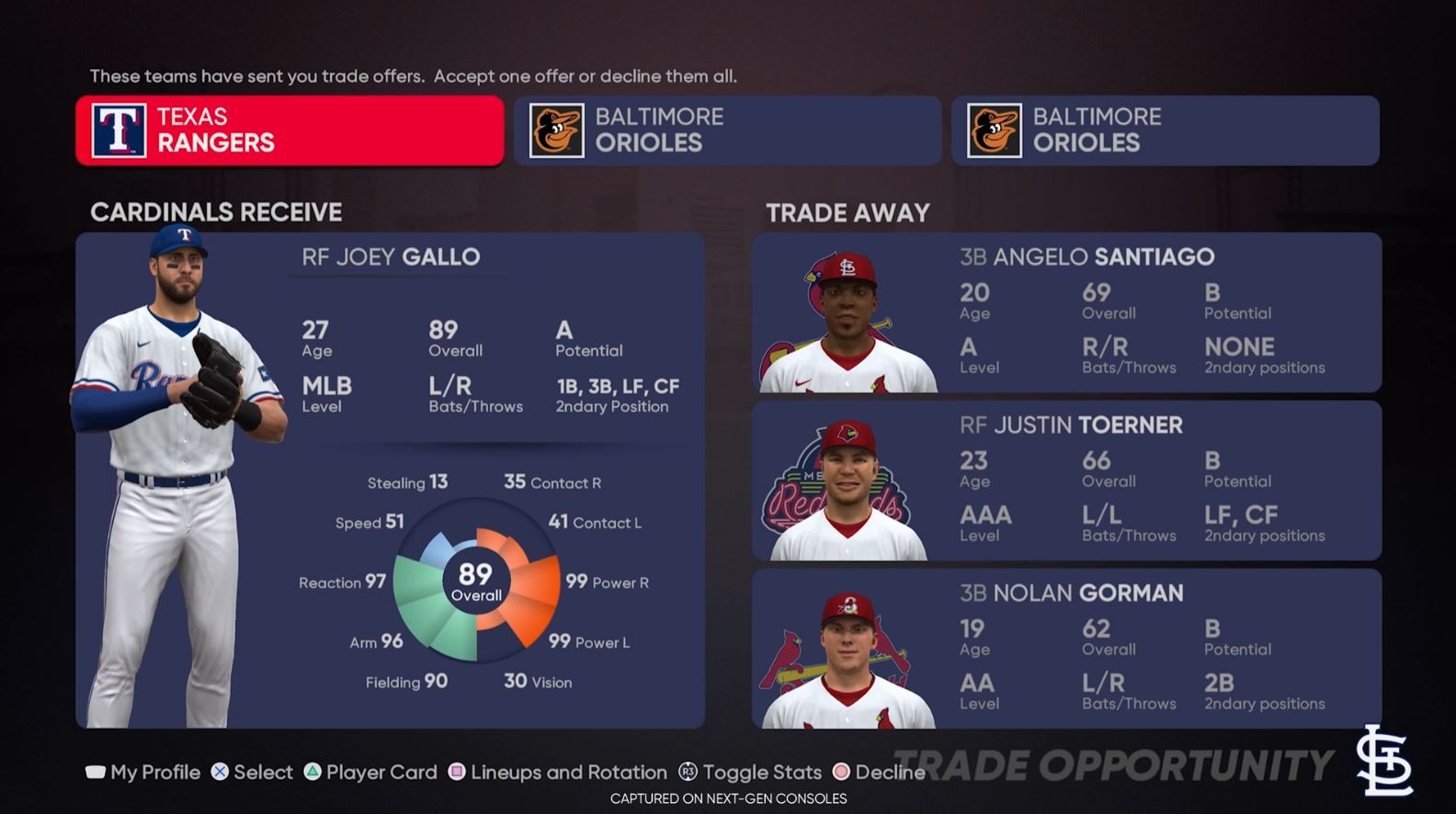Open Joey Gallo's player panel

(390, 480)
